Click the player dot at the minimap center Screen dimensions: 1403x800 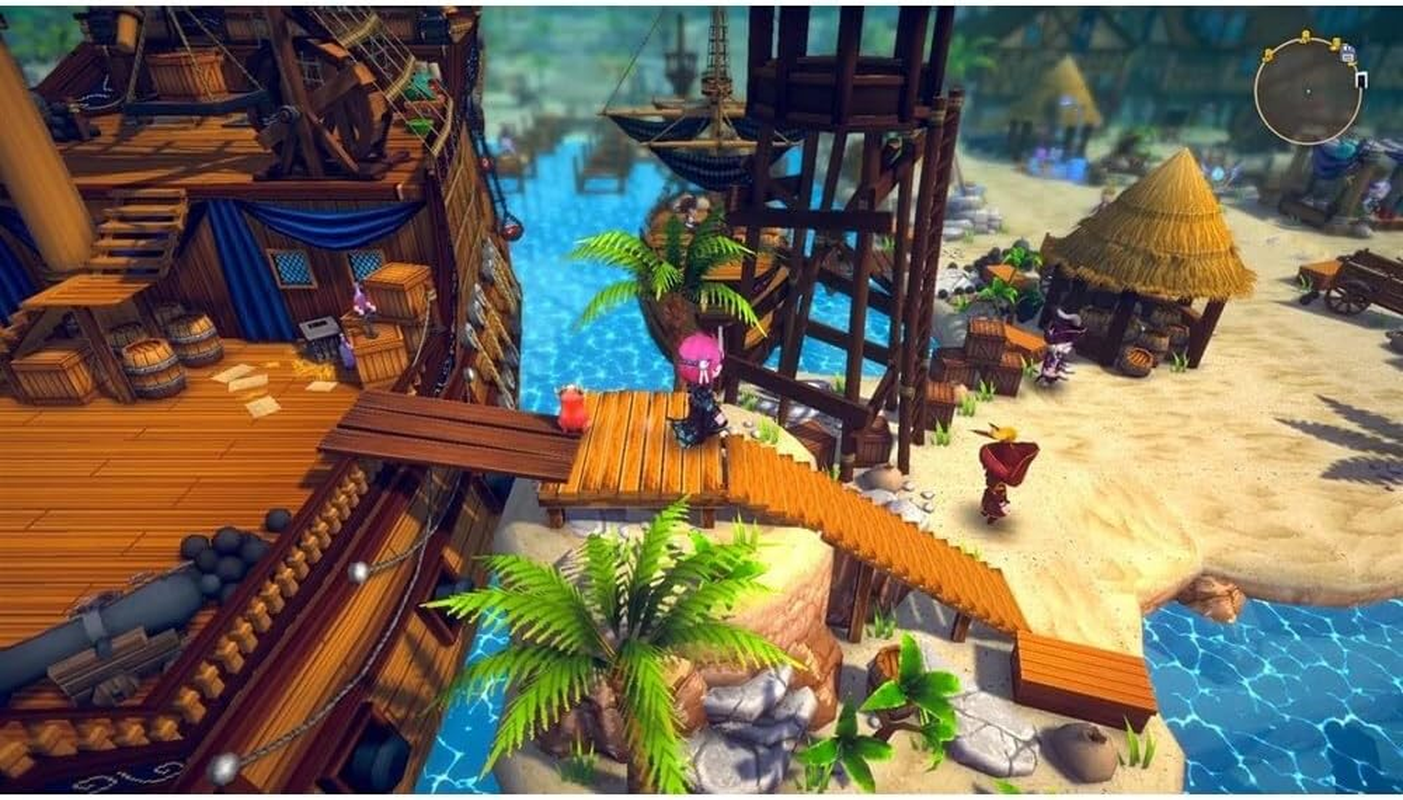pyautogui.click(x=1309, y=92)
